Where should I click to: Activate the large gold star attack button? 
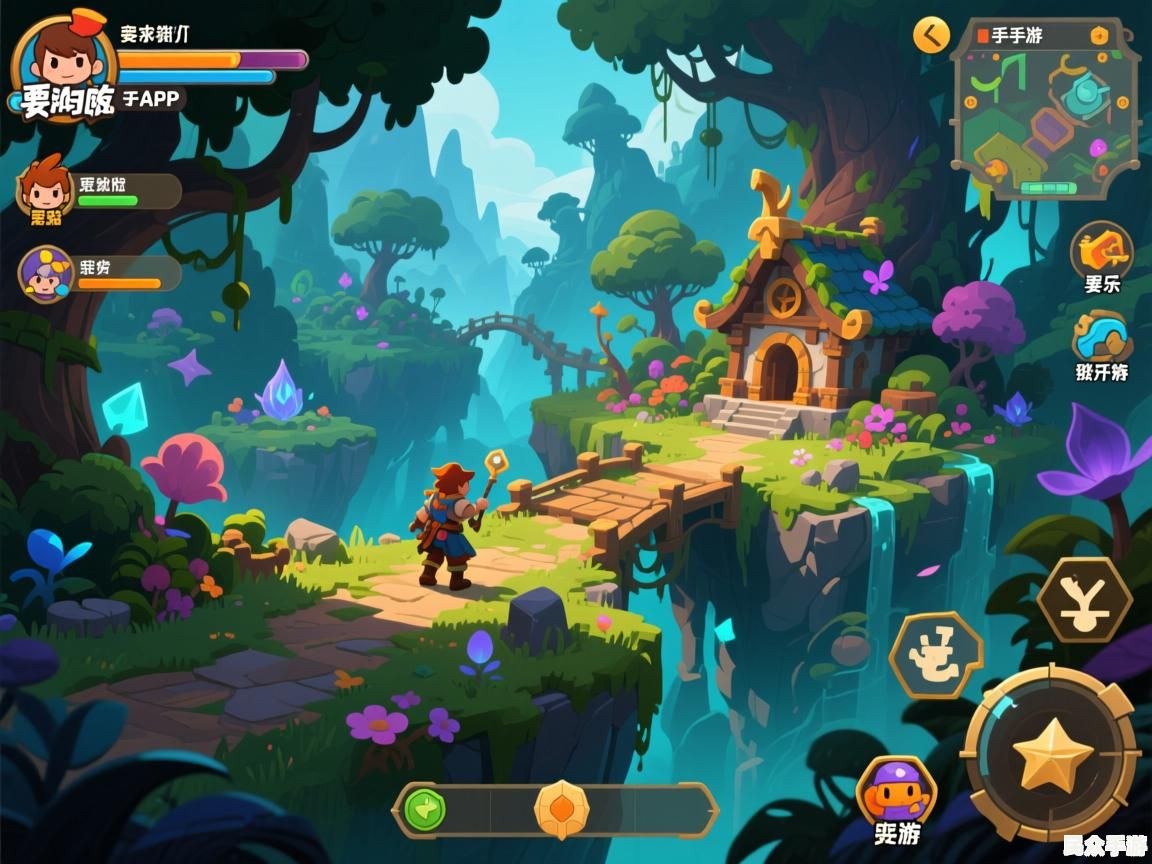click(x=1051, y=755)
